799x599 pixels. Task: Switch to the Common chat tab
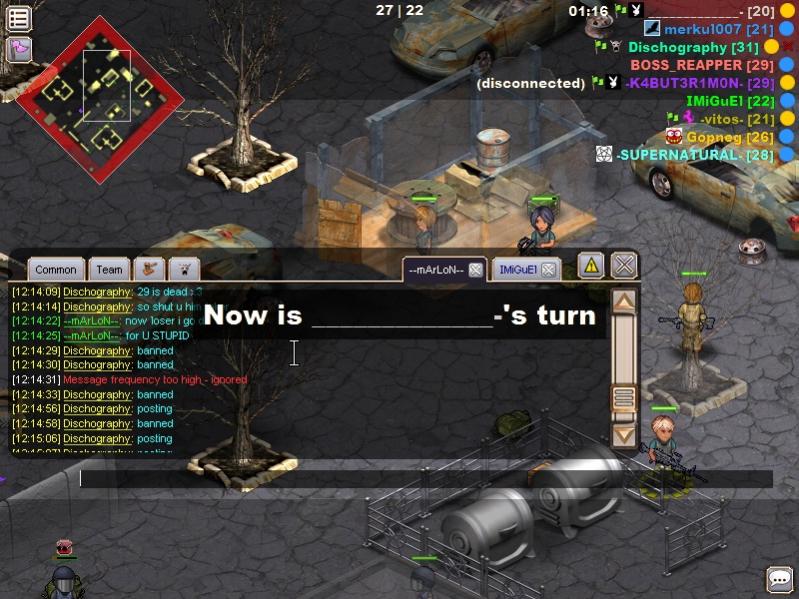click(x=55, y=269)
